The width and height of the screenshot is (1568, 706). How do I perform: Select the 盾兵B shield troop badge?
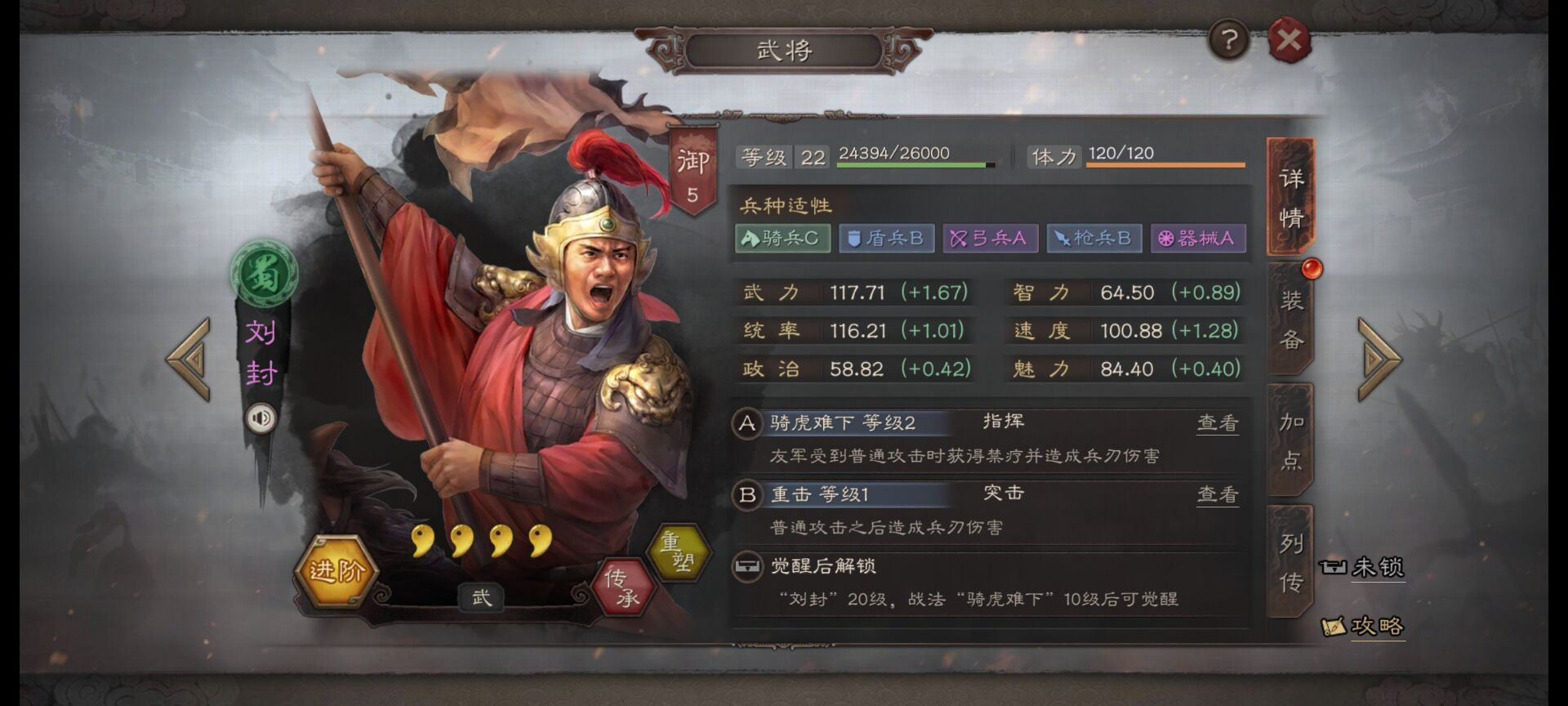(x=886, y=239)
